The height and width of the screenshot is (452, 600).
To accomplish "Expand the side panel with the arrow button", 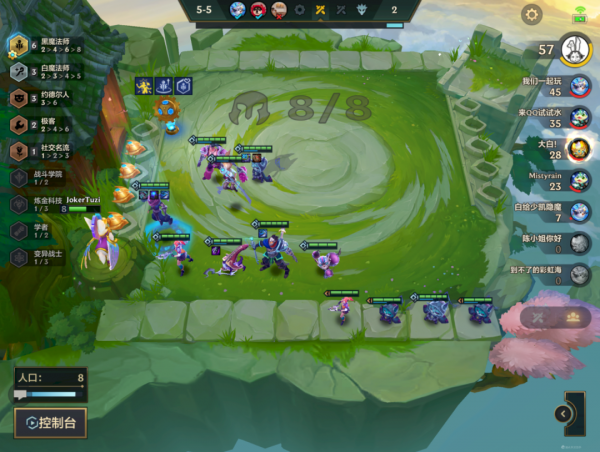I will (563, 414).
